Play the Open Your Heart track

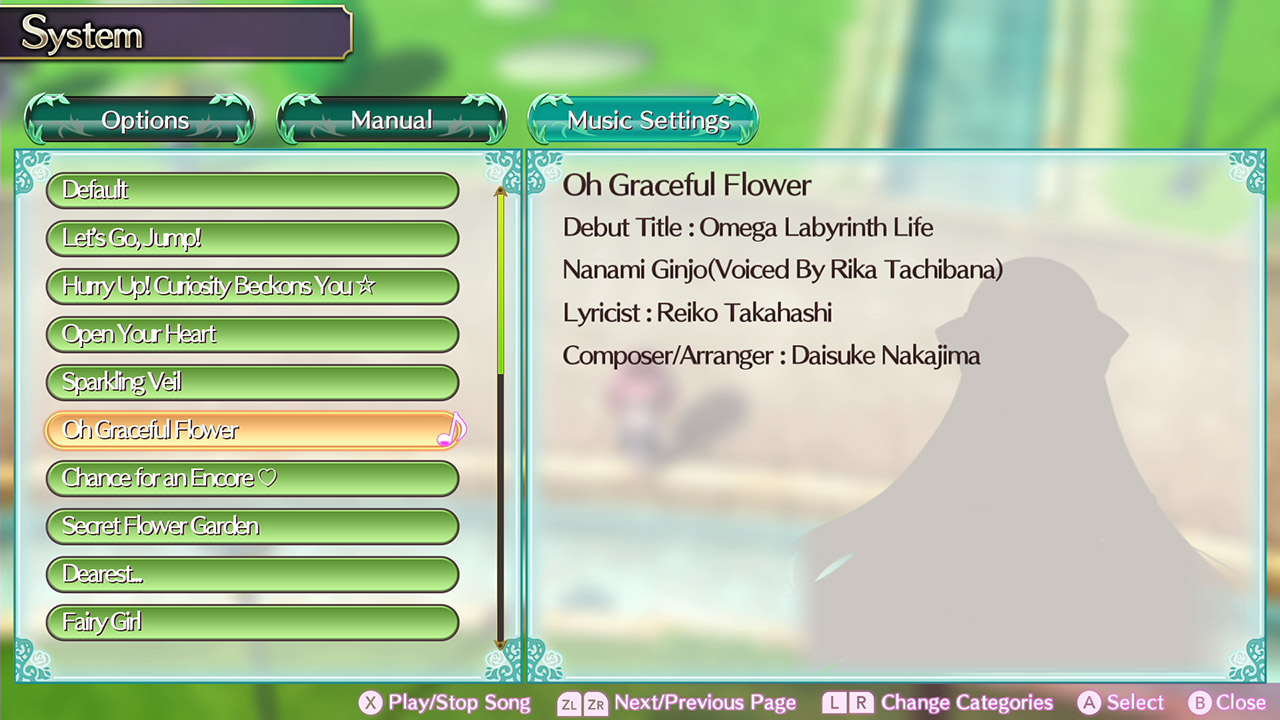click(252, 334)
